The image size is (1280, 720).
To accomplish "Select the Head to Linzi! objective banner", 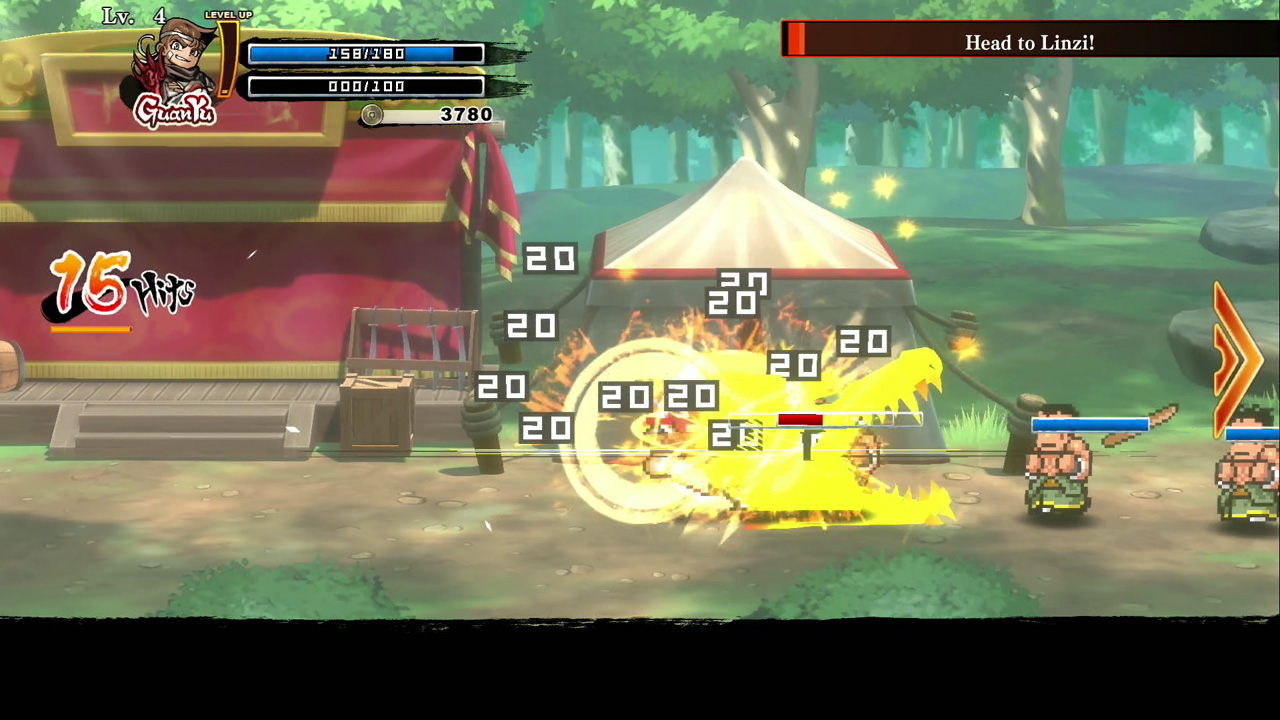I will [x=1028, y=42].
